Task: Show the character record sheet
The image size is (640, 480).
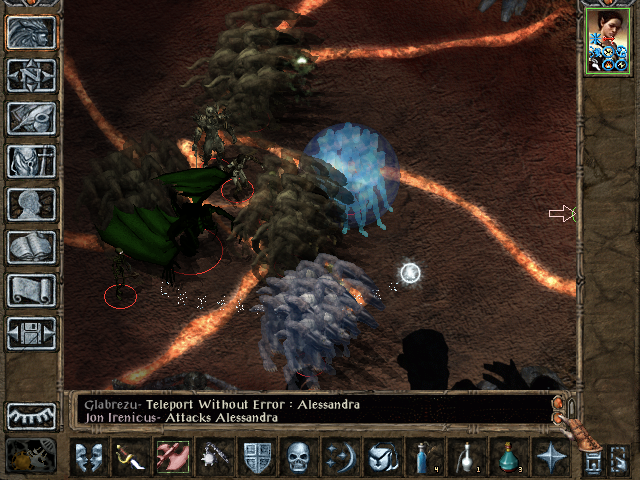Action: coord(32,204)
